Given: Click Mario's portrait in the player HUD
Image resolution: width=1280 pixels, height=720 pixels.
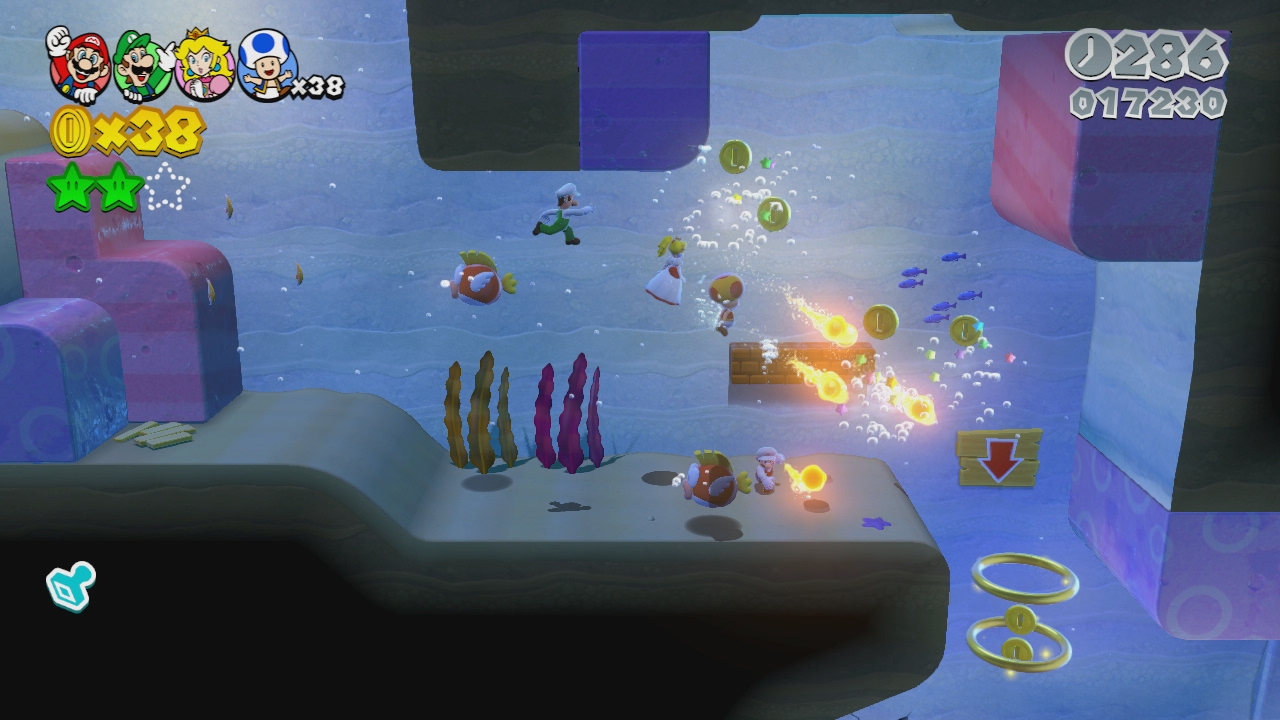Looking at the screenshot, I should click(80, 65).
